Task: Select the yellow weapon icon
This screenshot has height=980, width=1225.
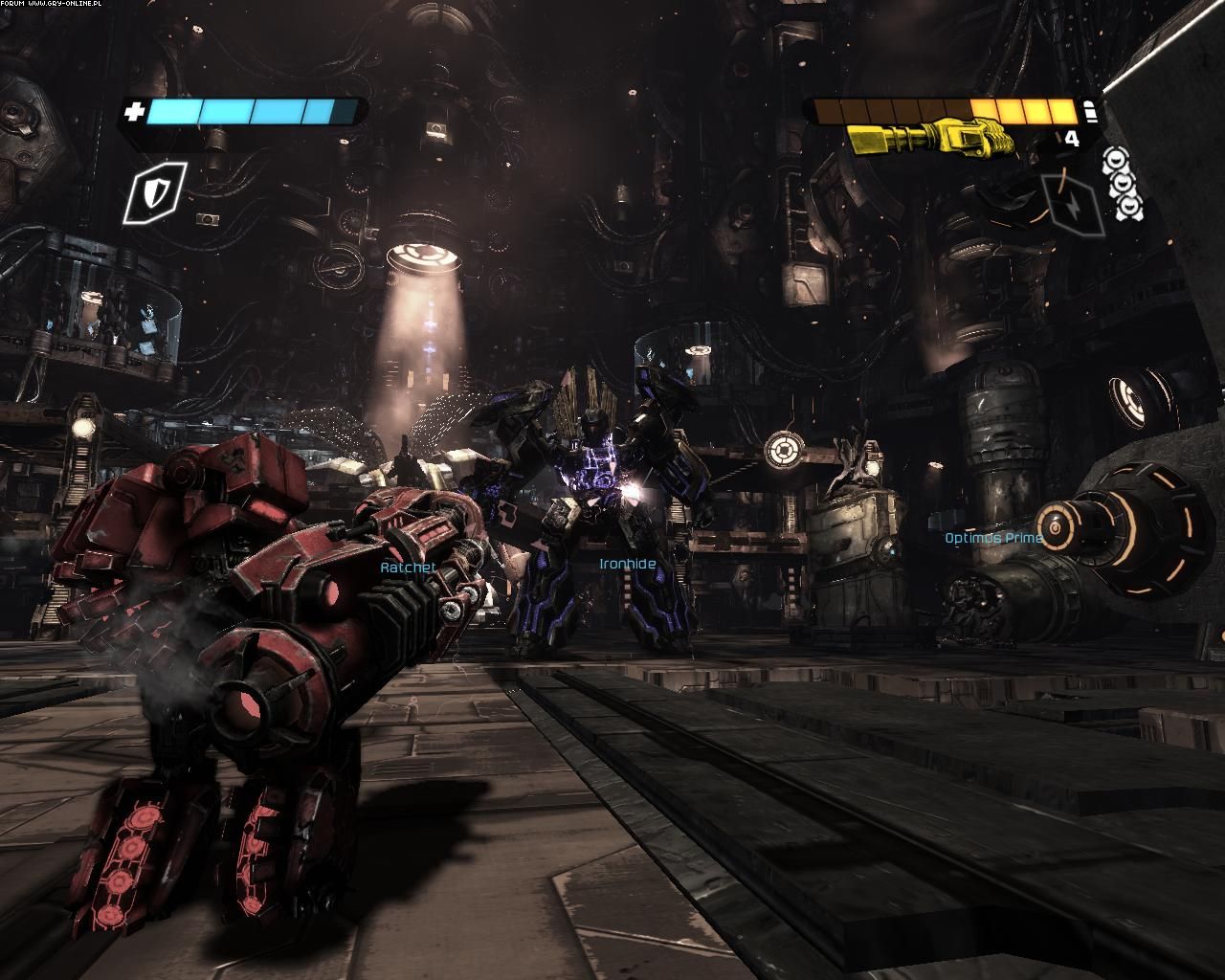Action: click(x=930, y=139)
